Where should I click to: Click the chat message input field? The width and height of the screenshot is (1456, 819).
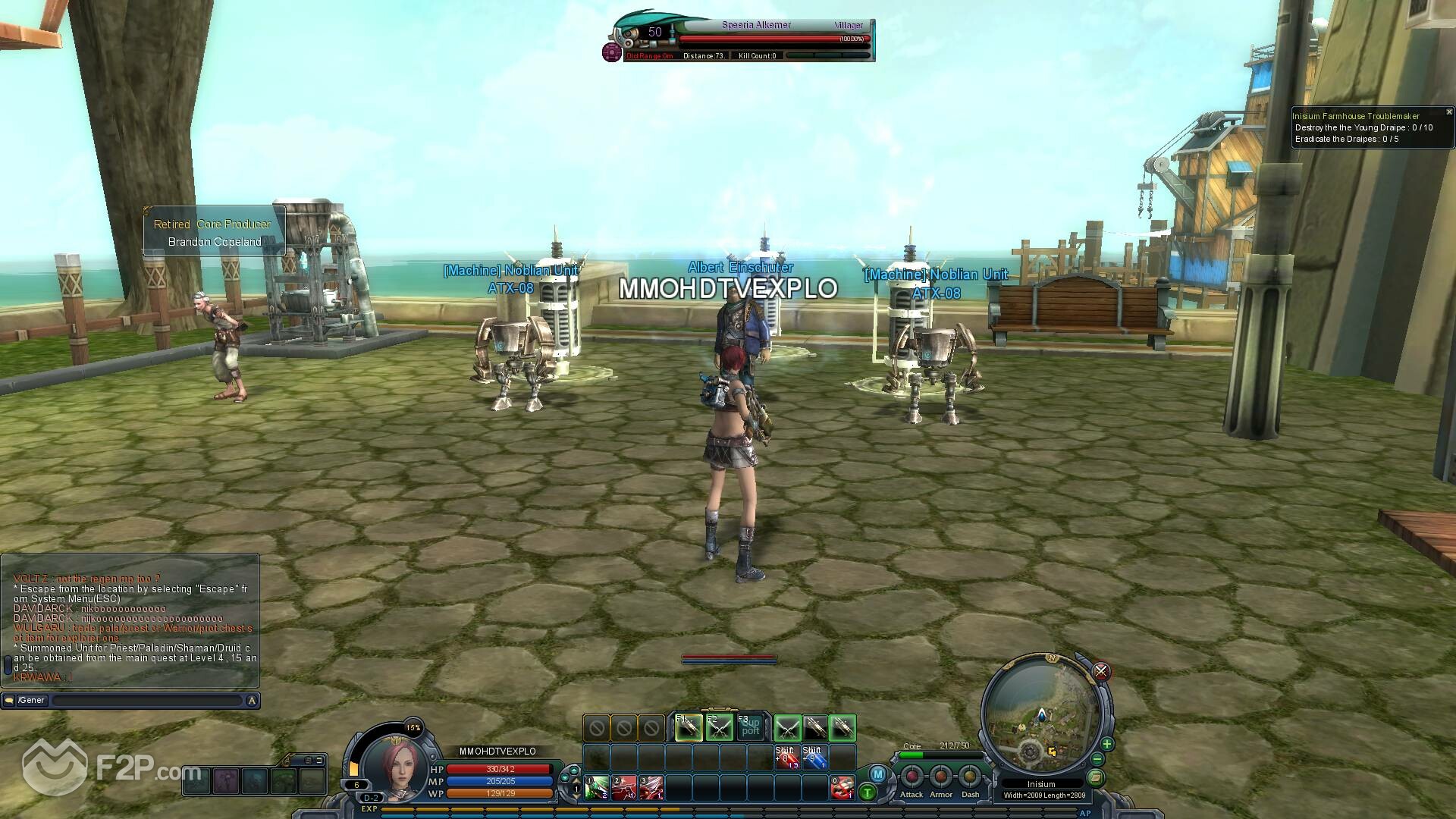click(x=146, y=701)
